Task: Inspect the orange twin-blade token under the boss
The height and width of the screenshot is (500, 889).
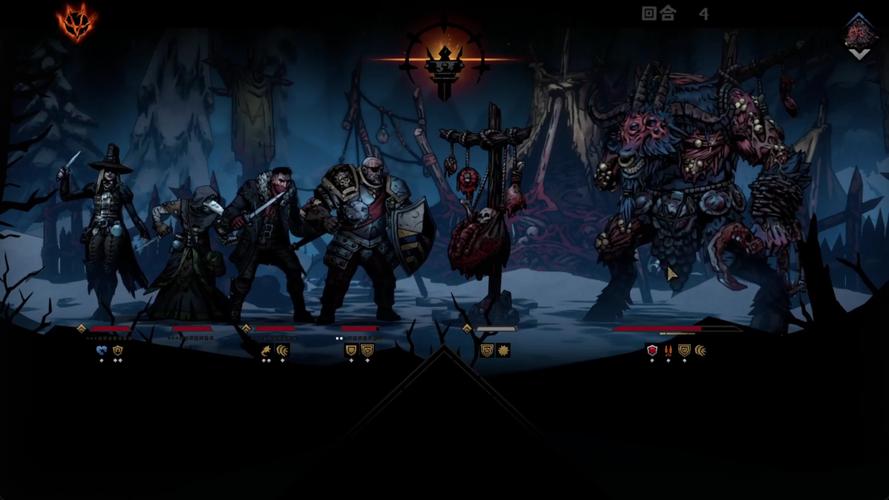Action: coord(668,350)
